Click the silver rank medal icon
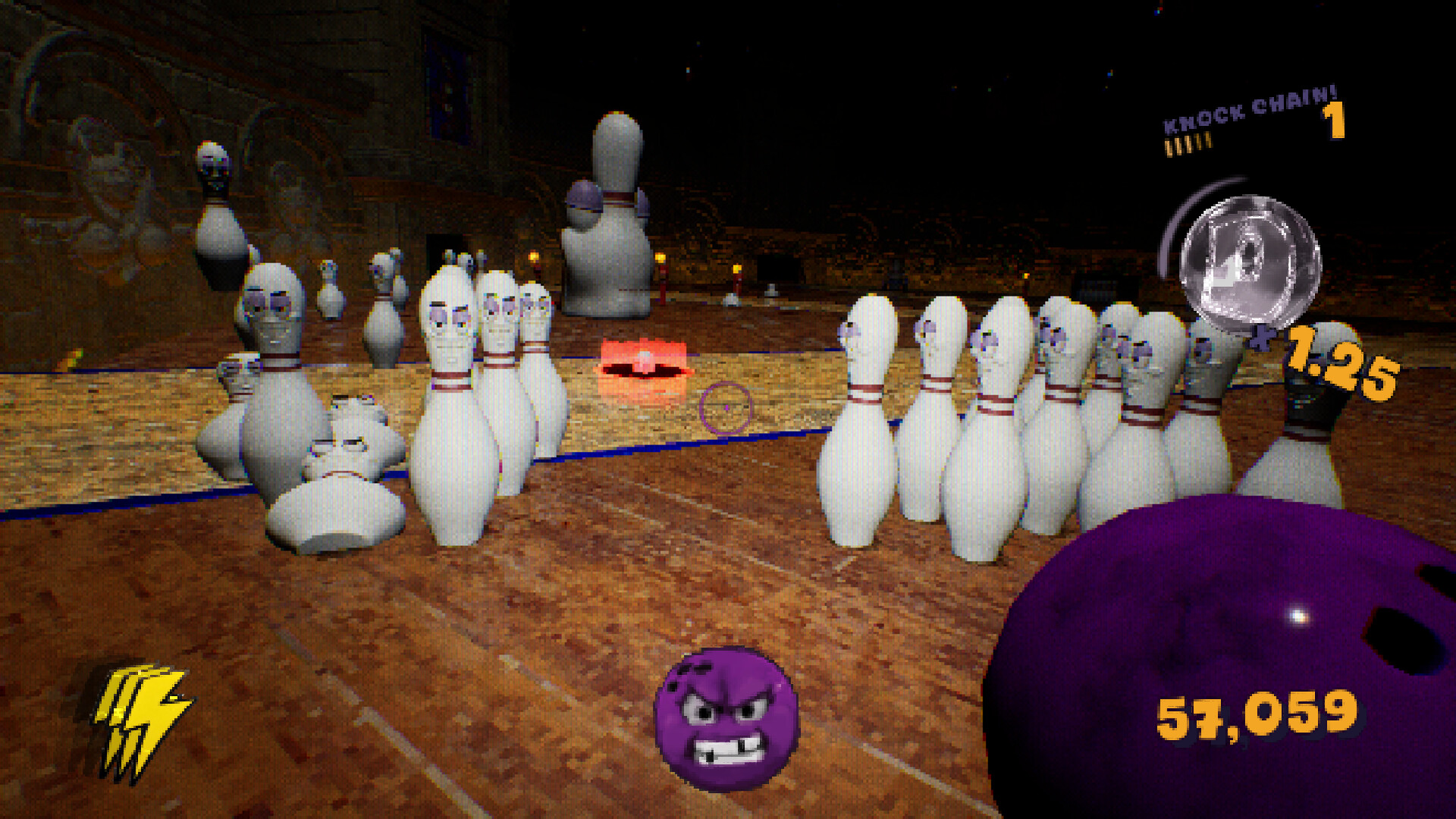This screenshot has height=819, width=1456. pos(1249,262)
